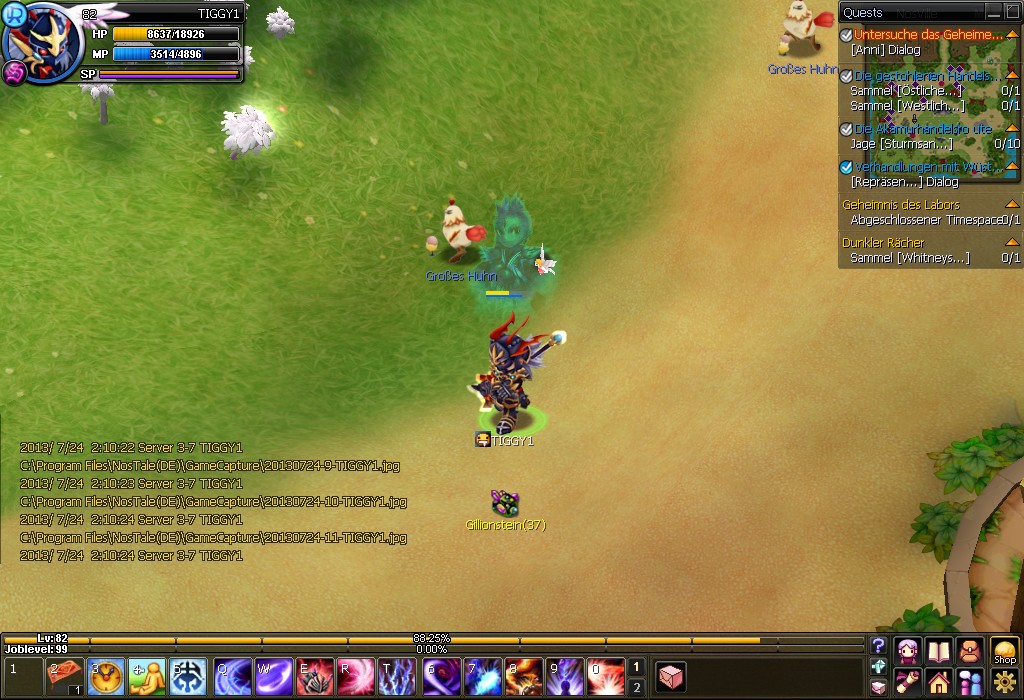Activate the blue swirl skill on Q
Screen dimensions: 1024x700
pos(232,676)
